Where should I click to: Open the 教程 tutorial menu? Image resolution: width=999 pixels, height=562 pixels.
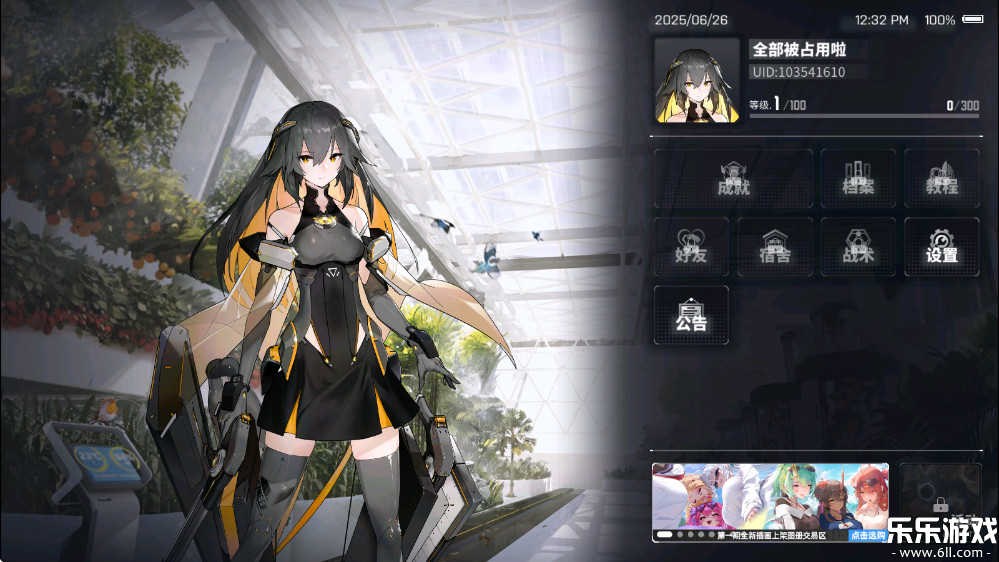pos(941,178)
